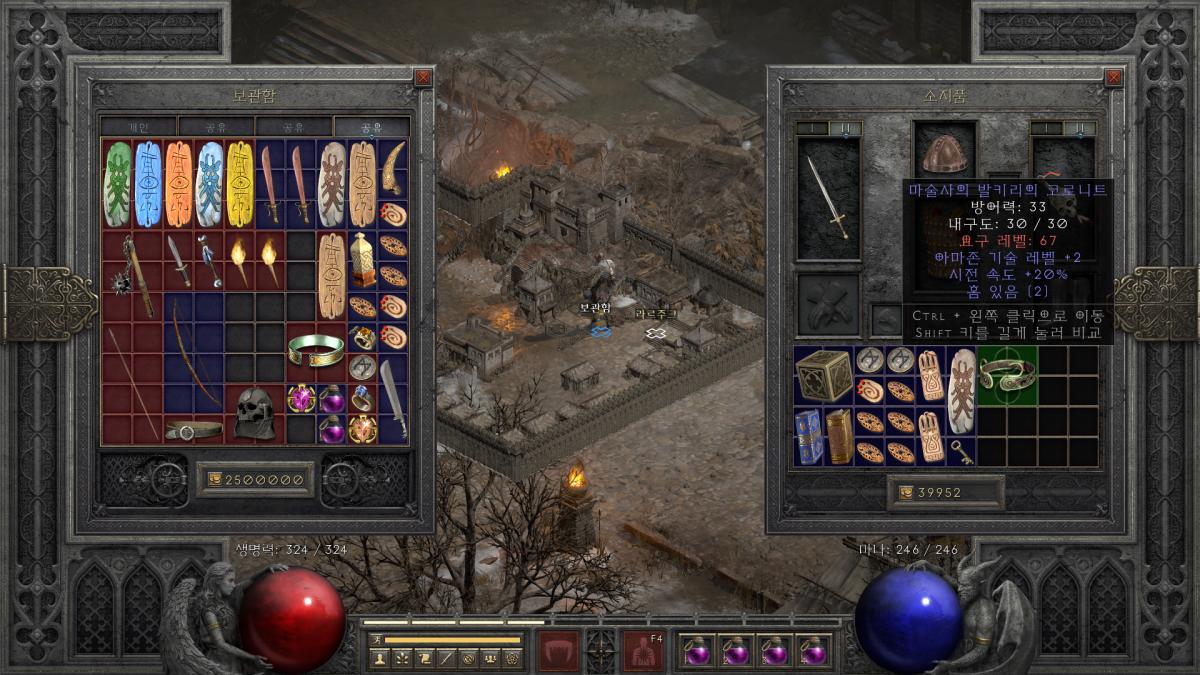Pick up the coronet in green inventory slot

[1007, 374]
